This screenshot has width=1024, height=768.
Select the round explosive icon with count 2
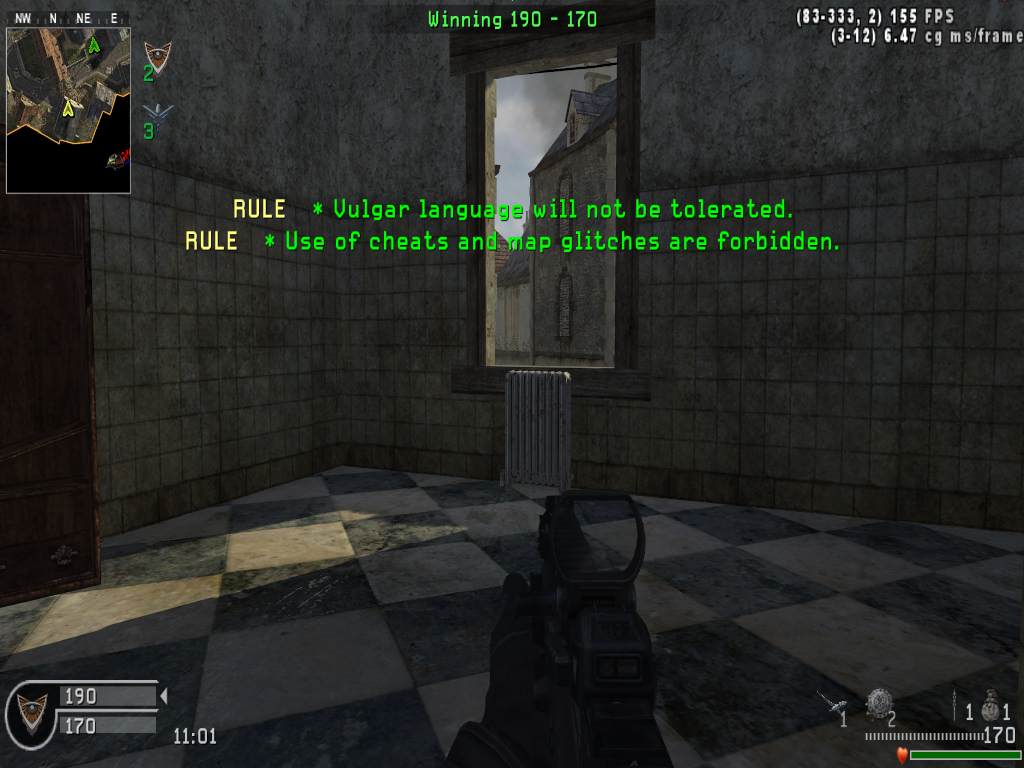[879, 702]
